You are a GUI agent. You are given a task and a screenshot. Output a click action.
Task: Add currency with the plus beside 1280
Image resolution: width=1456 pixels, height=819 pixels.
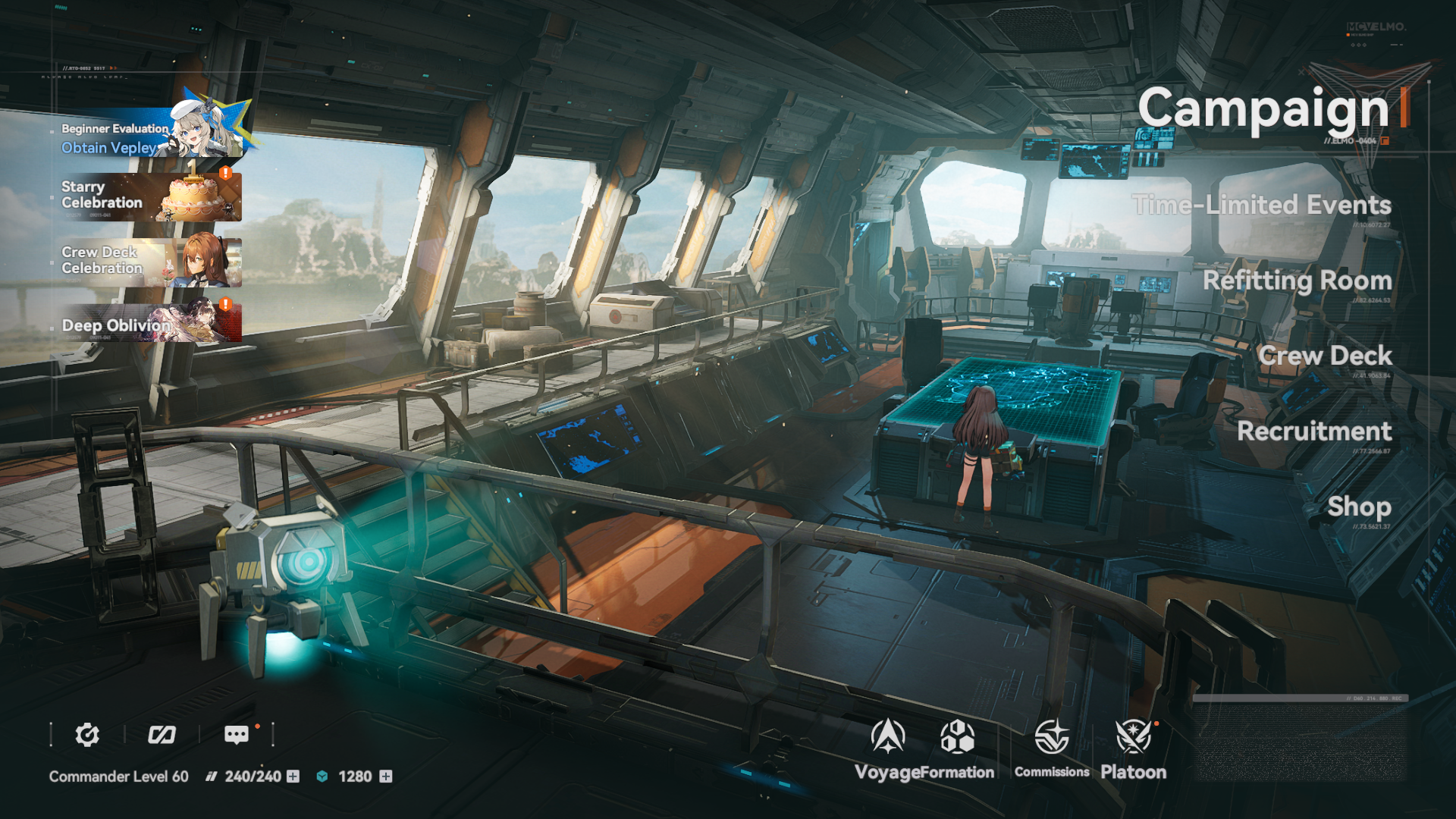(386, 777)
